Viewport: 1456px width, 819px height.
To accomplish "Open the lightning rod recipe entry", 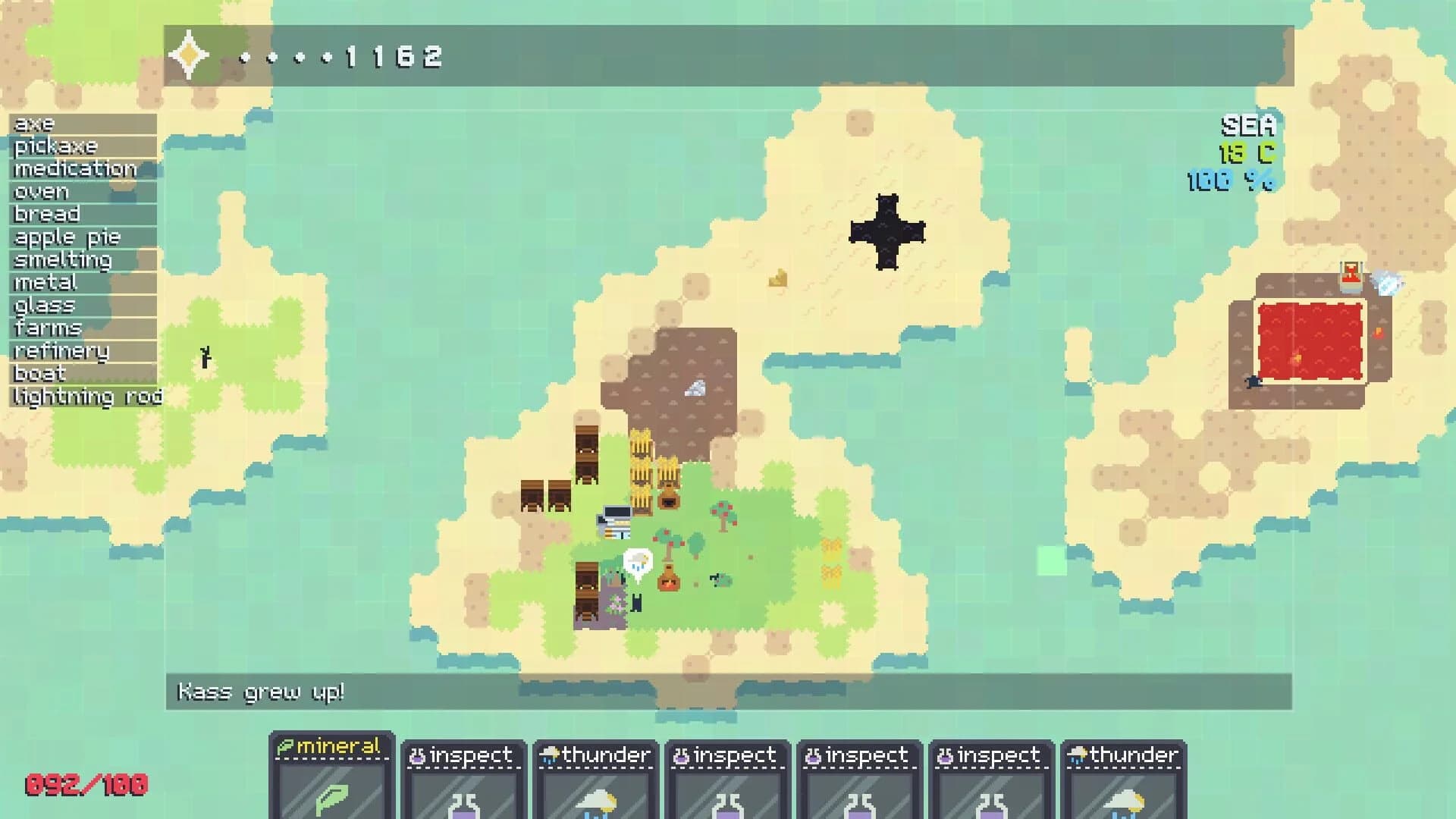I will [x=86, y=396].
